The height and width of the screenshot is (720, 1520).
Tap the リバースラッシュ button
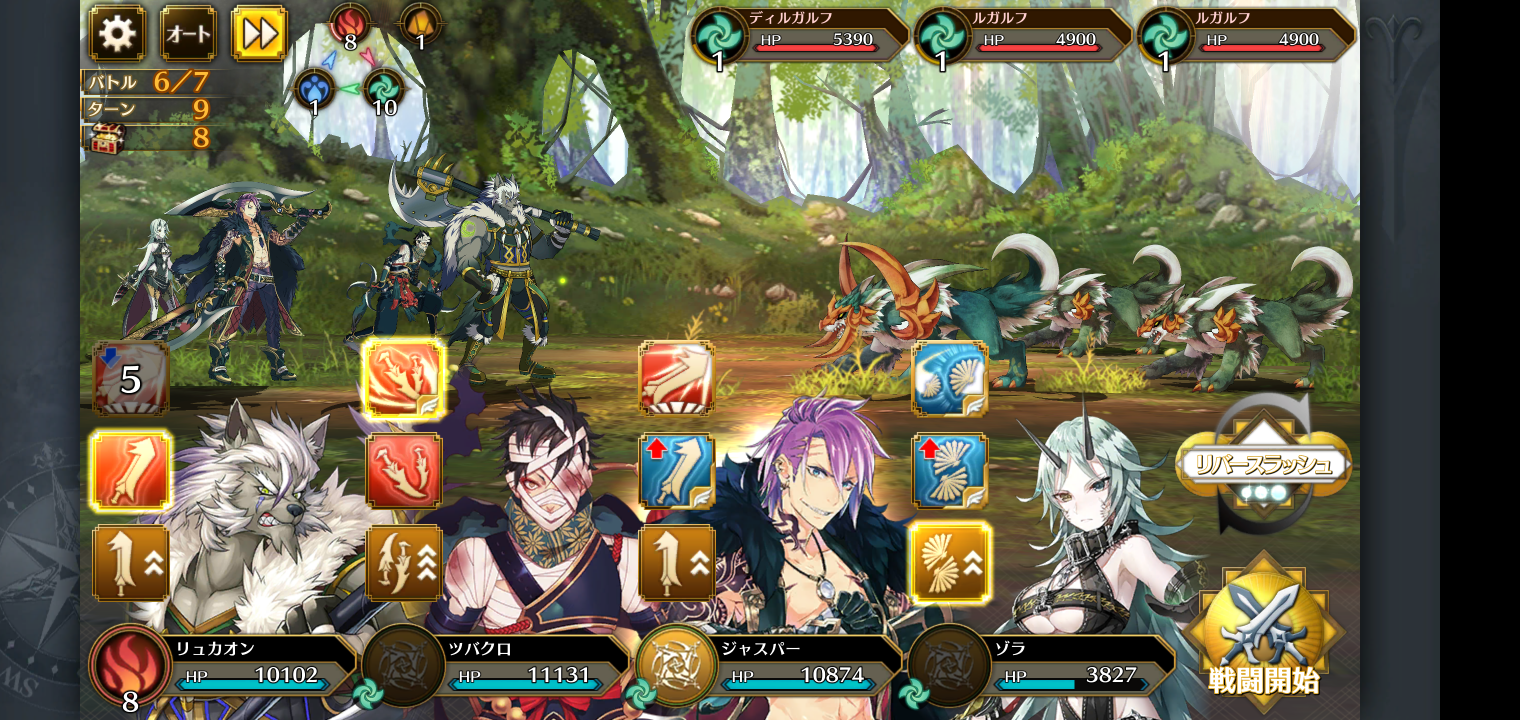pos(1263,464)
